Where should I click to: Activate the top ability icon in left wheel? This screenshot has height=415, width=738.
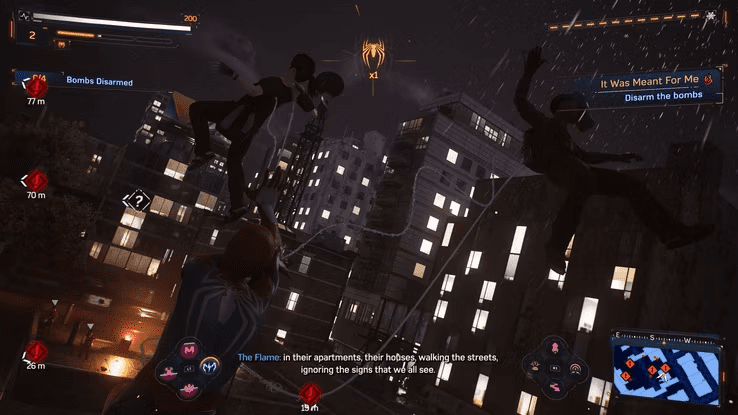tap(189, 350)
